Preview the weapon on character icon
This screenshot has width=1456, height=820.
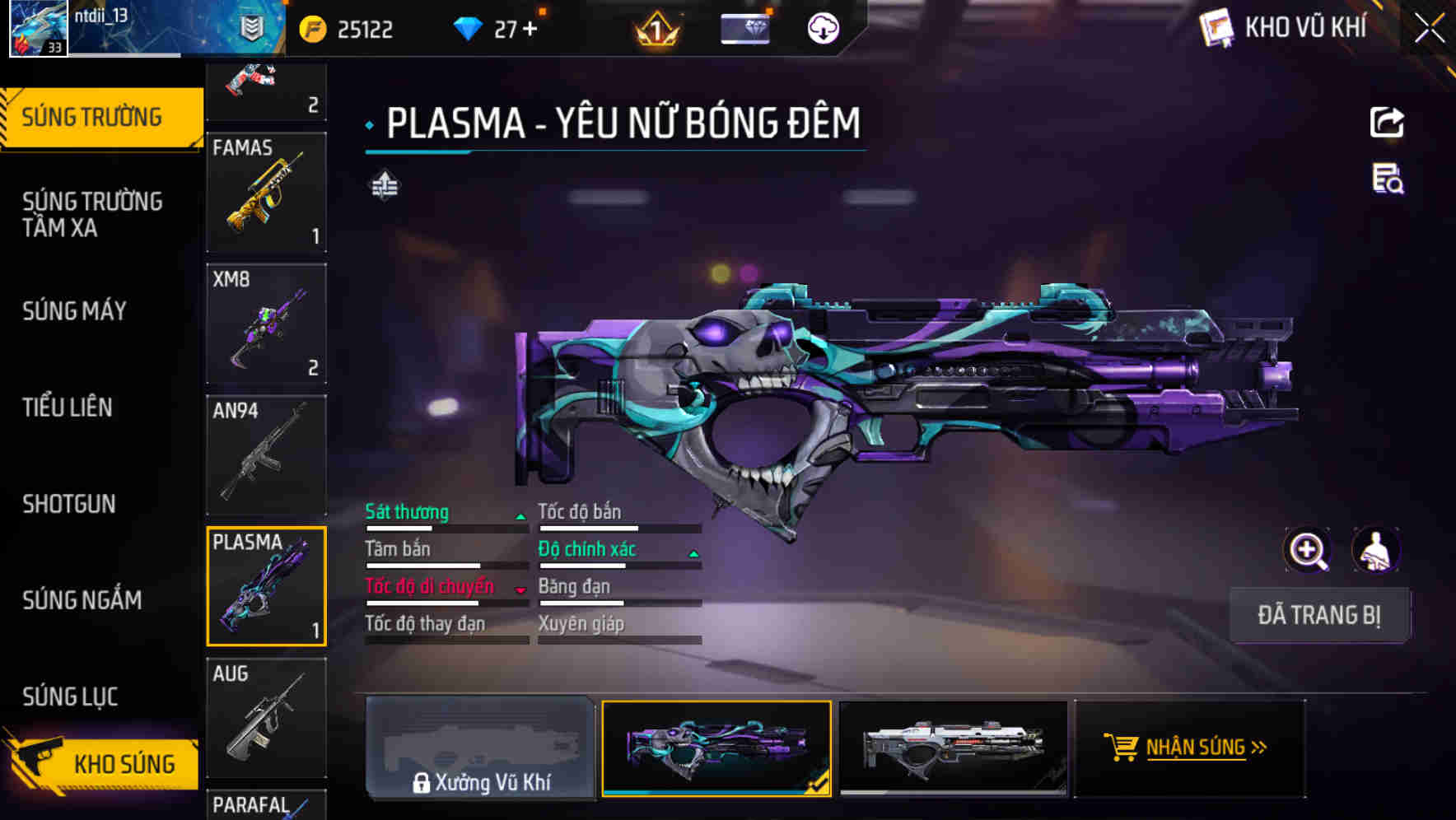pyautogui.click(x=1376, y=550)
